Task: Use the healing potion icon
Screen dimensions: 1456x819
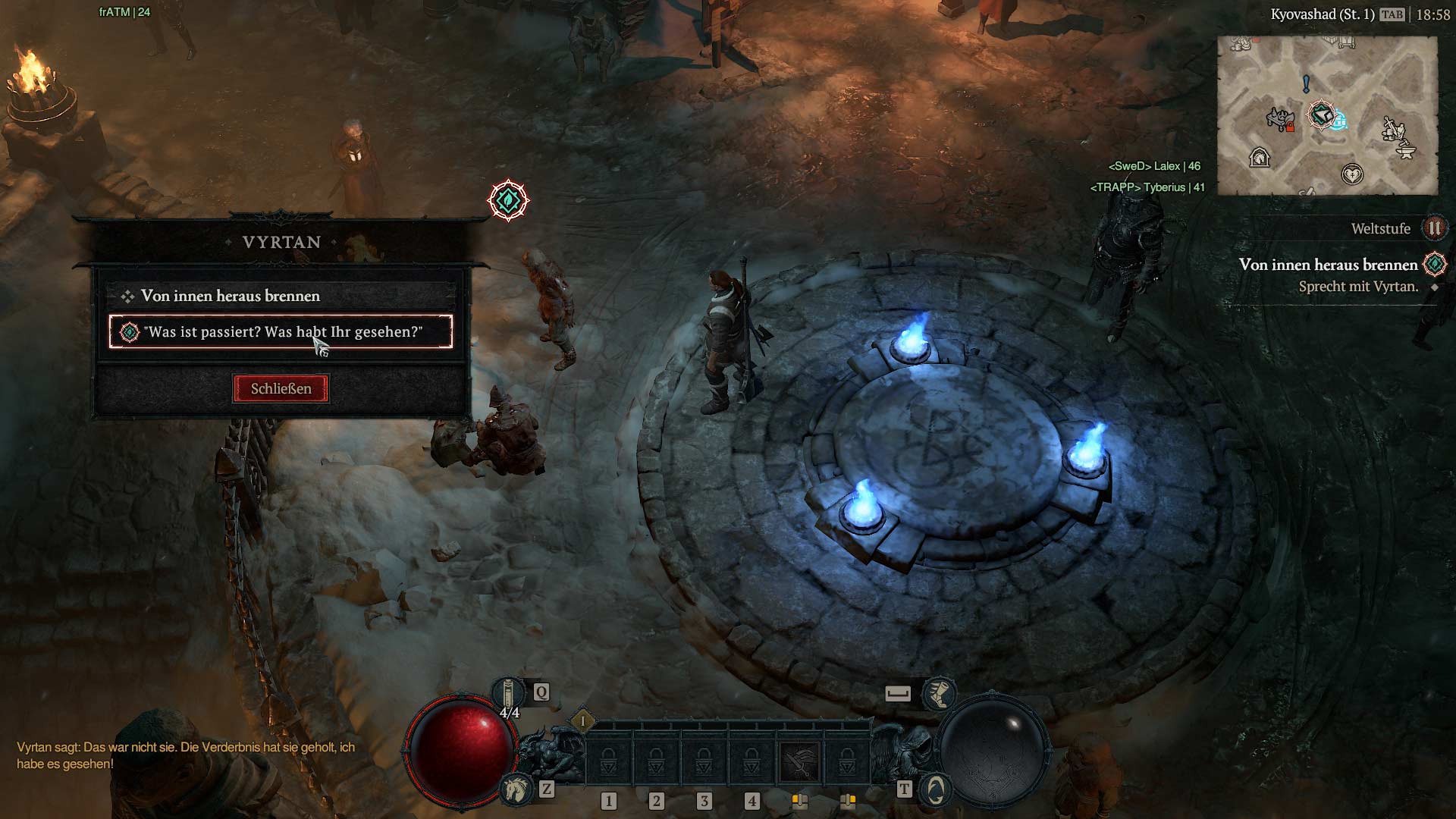Action: click(x=508, y=694)
